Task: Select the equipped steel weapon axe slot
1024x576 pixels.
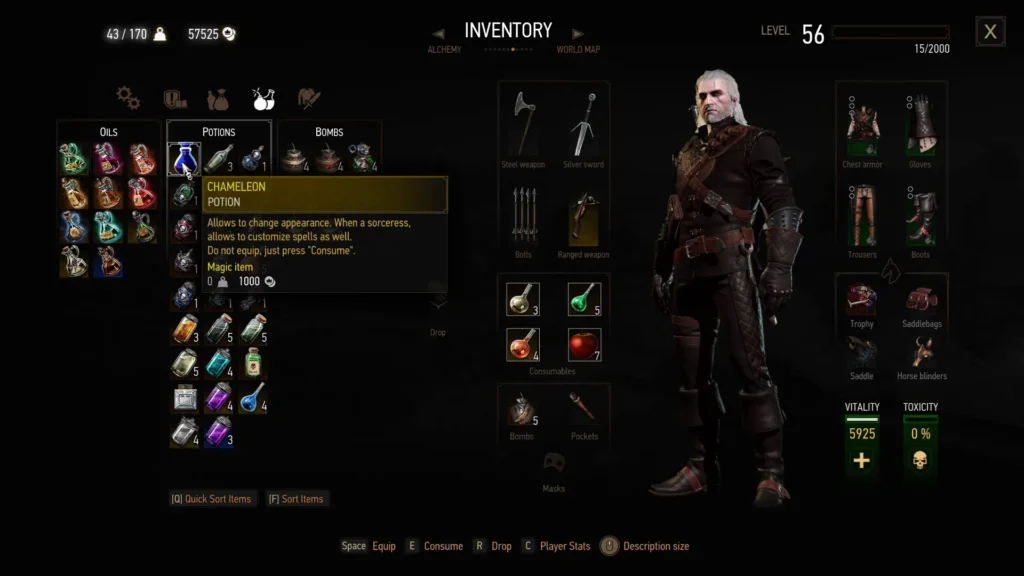Action: [x=522, y=124]
